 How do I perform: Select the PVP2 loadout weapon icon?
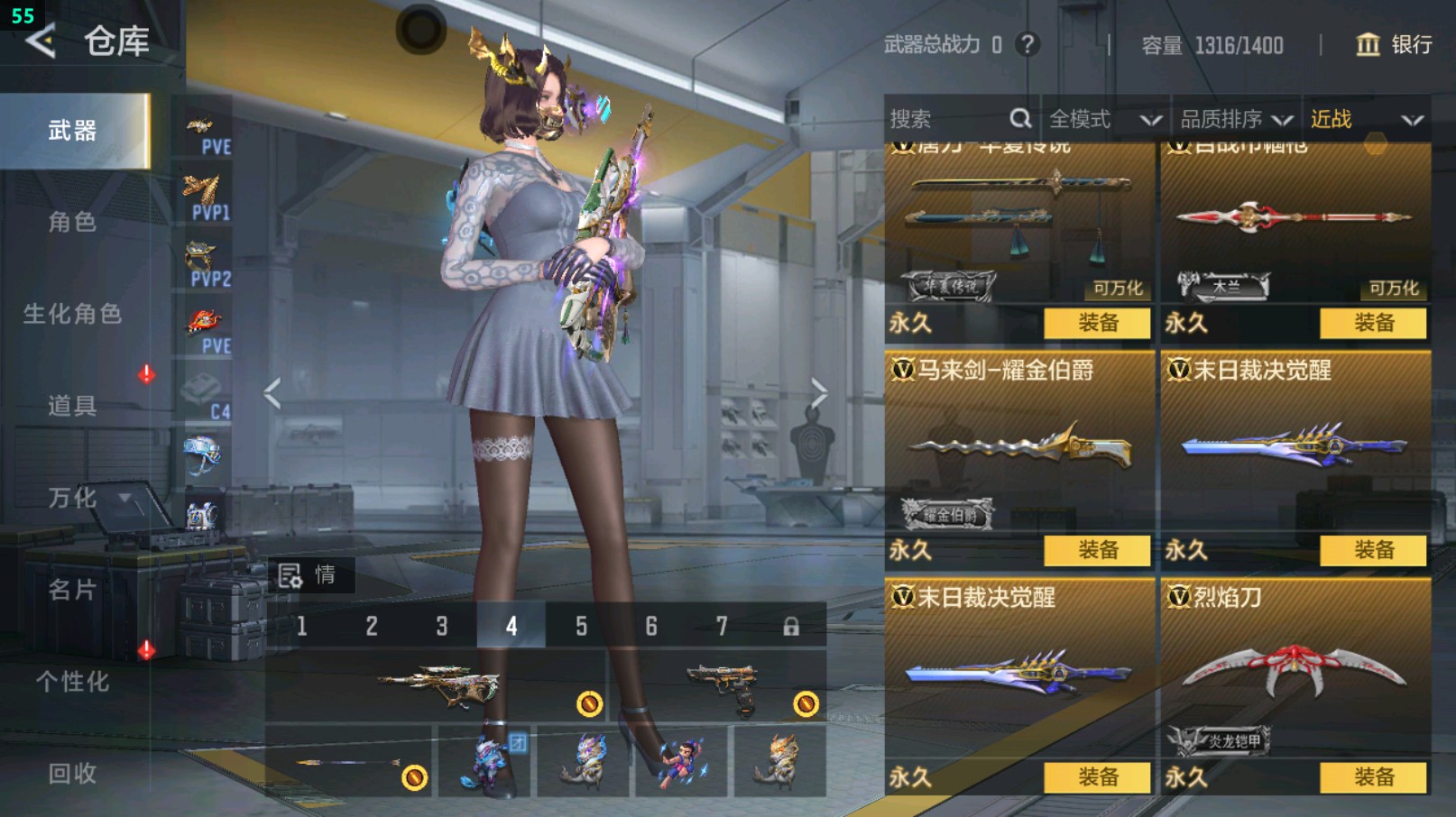coord(205,255)
